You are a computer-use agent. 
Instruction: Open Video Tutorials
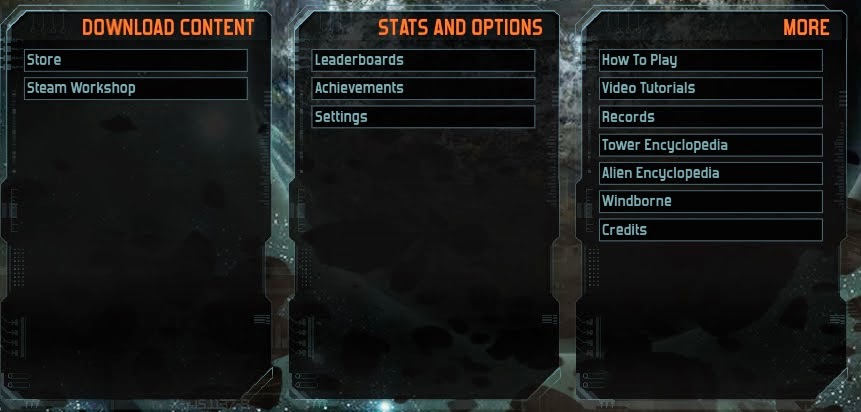point(710,88)
